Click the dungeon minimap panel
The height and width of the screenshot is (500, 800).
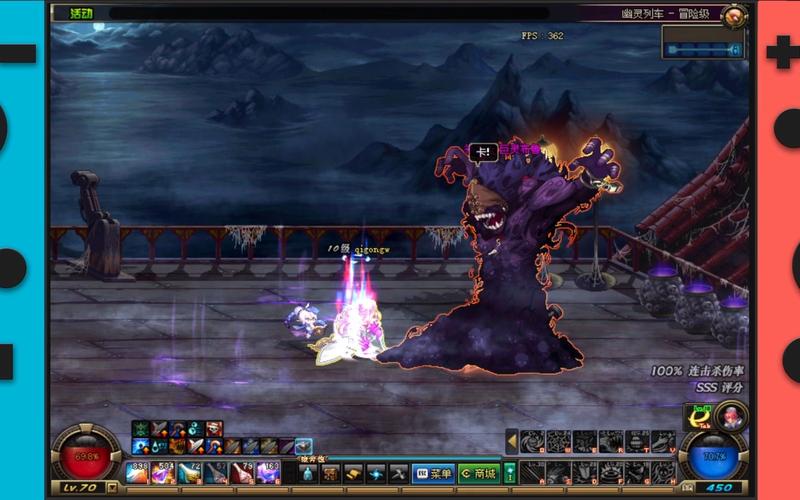704,47
